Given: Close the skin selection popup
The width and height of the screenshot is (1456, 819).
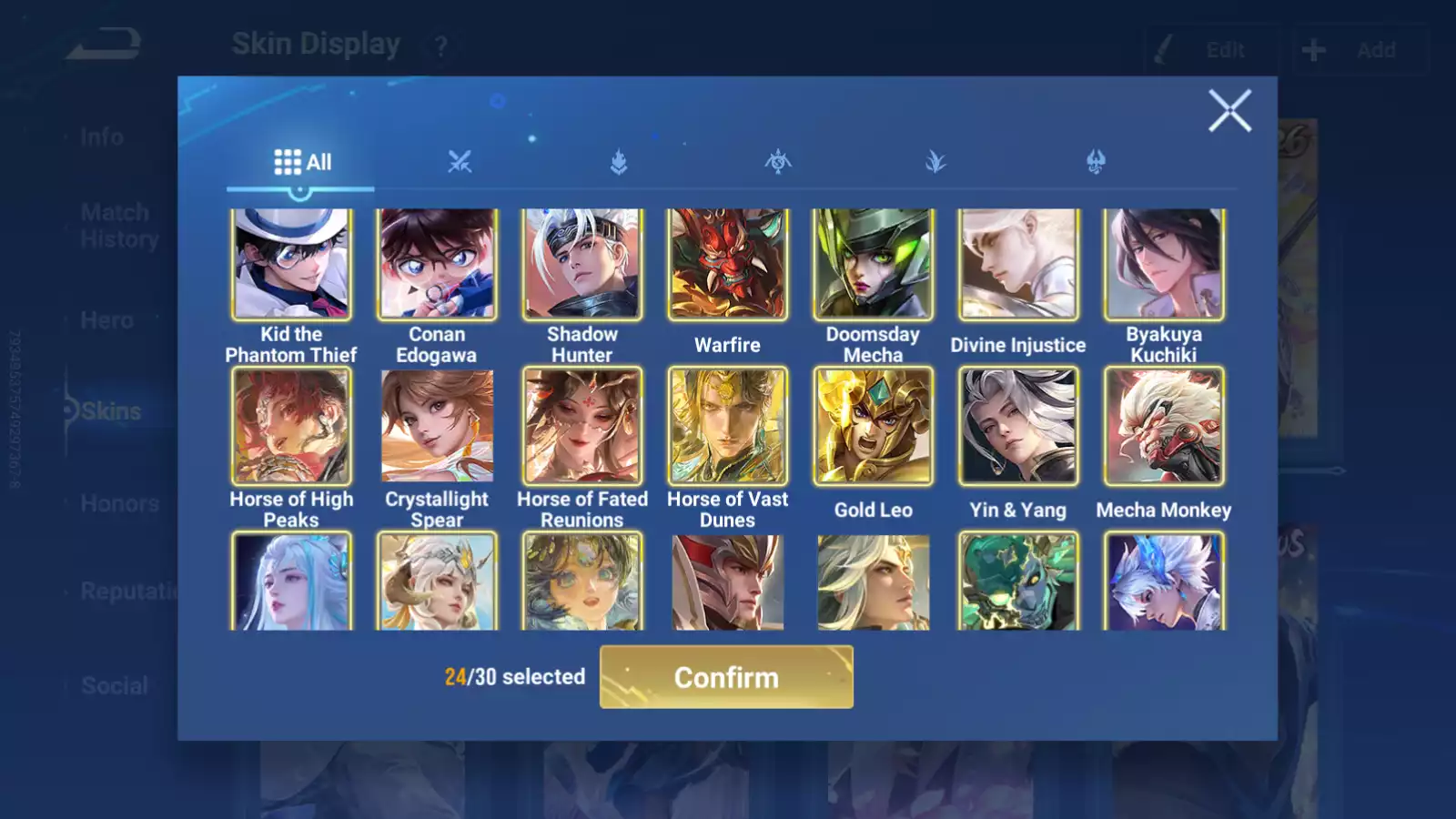Looking at the screenshot, I should pyautogui.click(x=1229, y=111).
